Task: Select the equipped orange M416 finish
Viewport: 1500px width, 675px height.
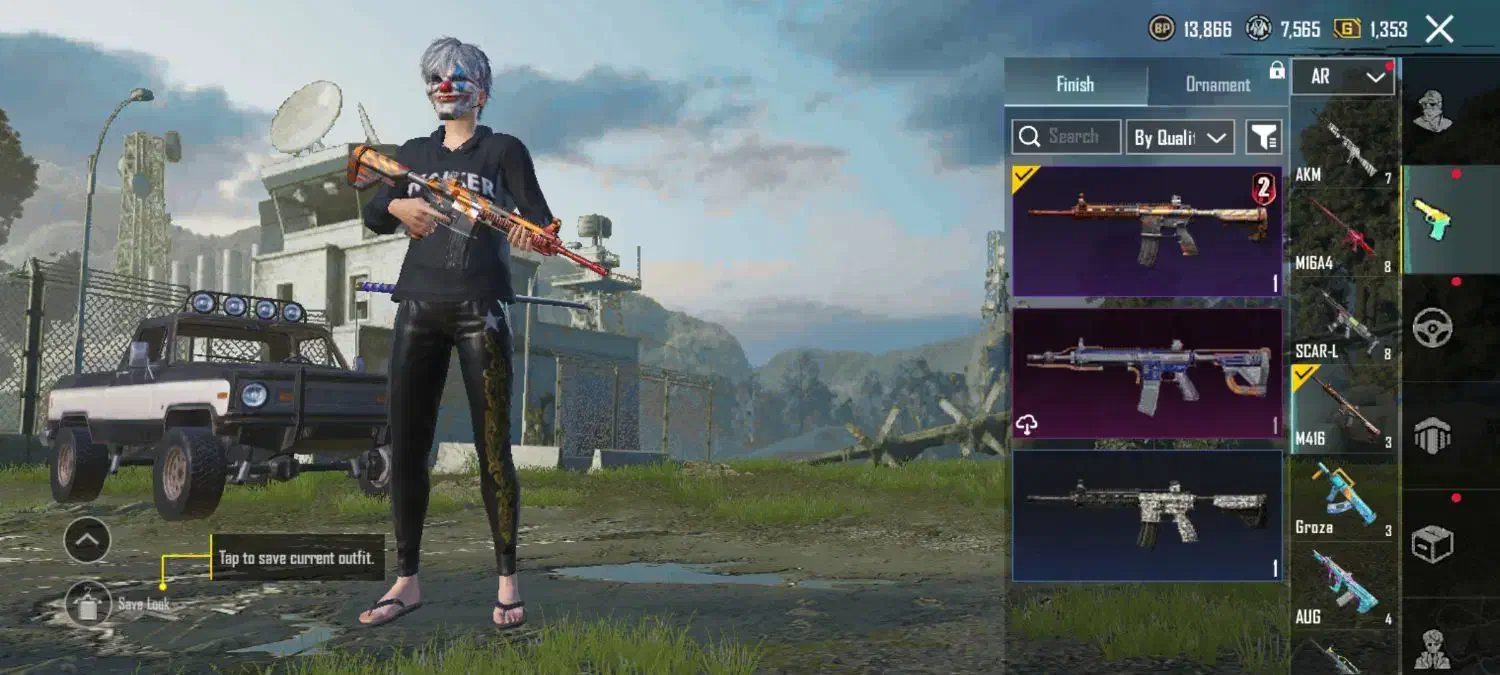Action: coord(1147,231)
